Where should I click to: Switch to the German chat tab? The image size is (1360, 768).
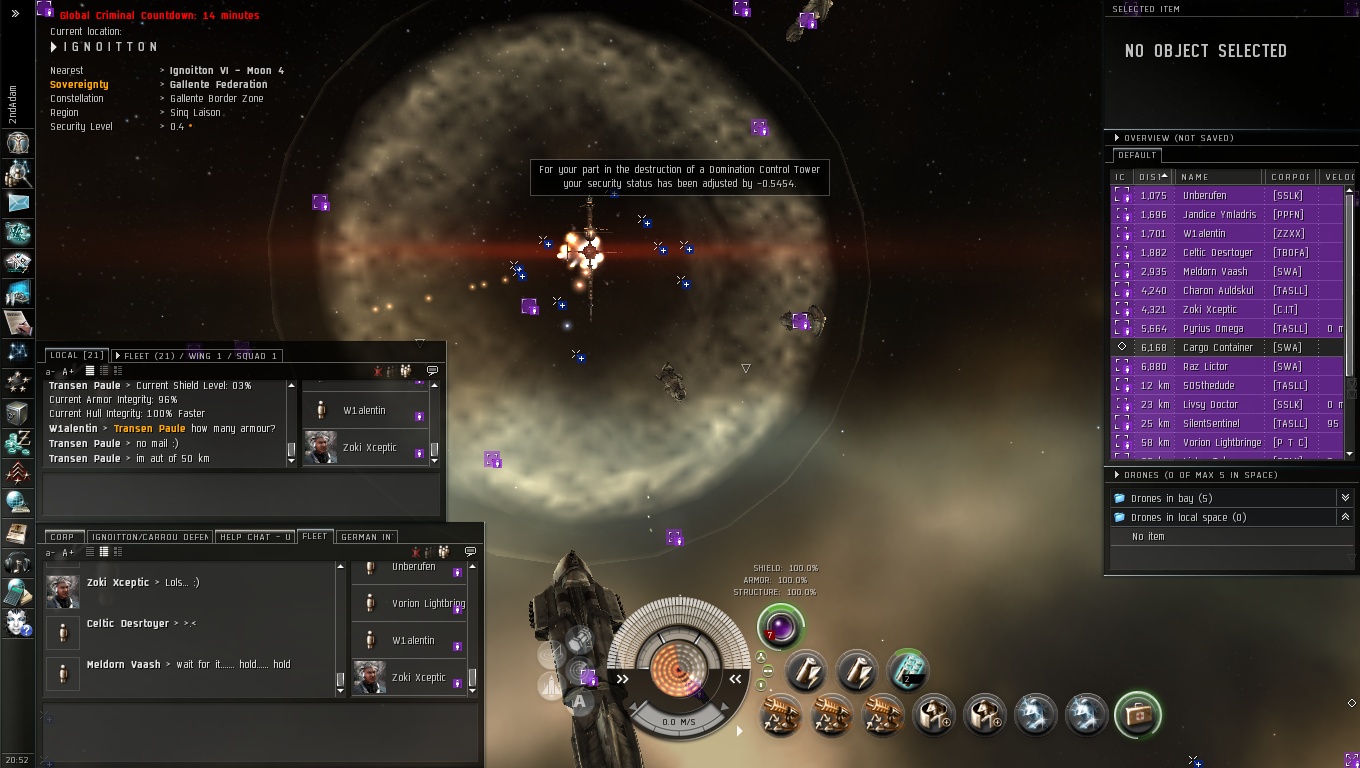[366, 537]
